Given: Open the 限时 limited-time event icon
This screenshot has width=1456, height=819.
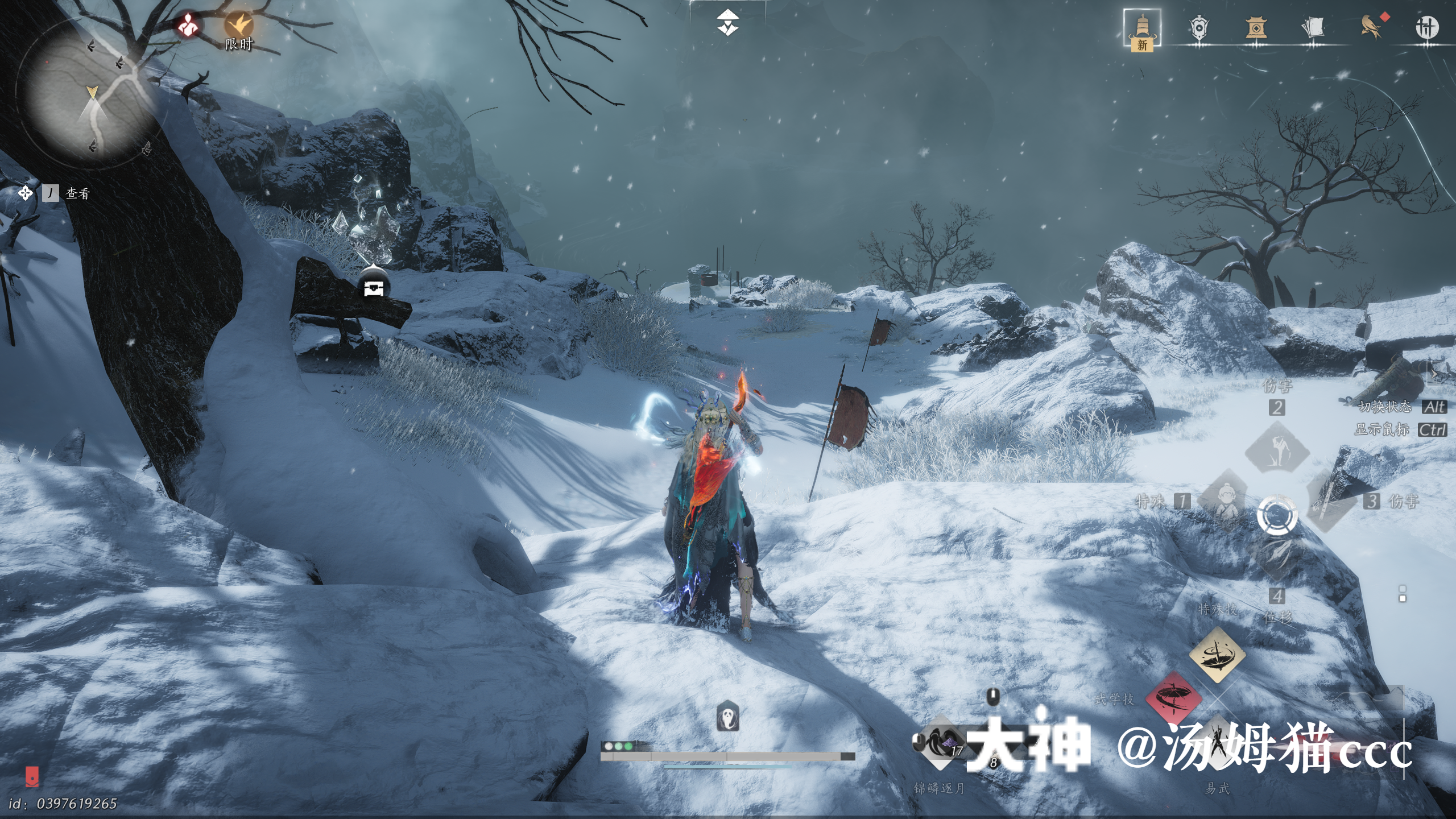Looking at the screenshot, I should tap(238, 26).
